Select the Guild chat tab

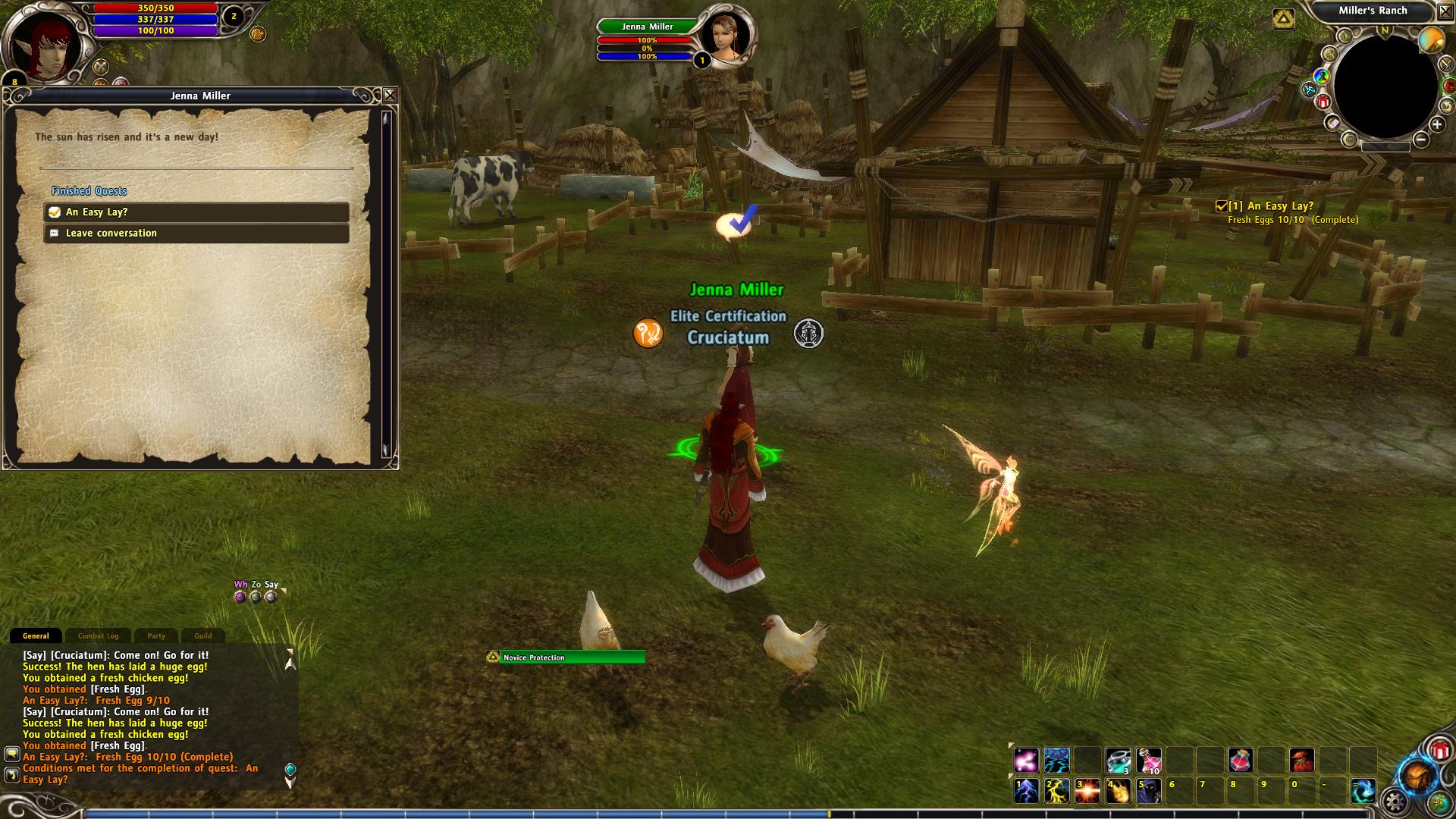pyautogui.click(x=202, y=636)
